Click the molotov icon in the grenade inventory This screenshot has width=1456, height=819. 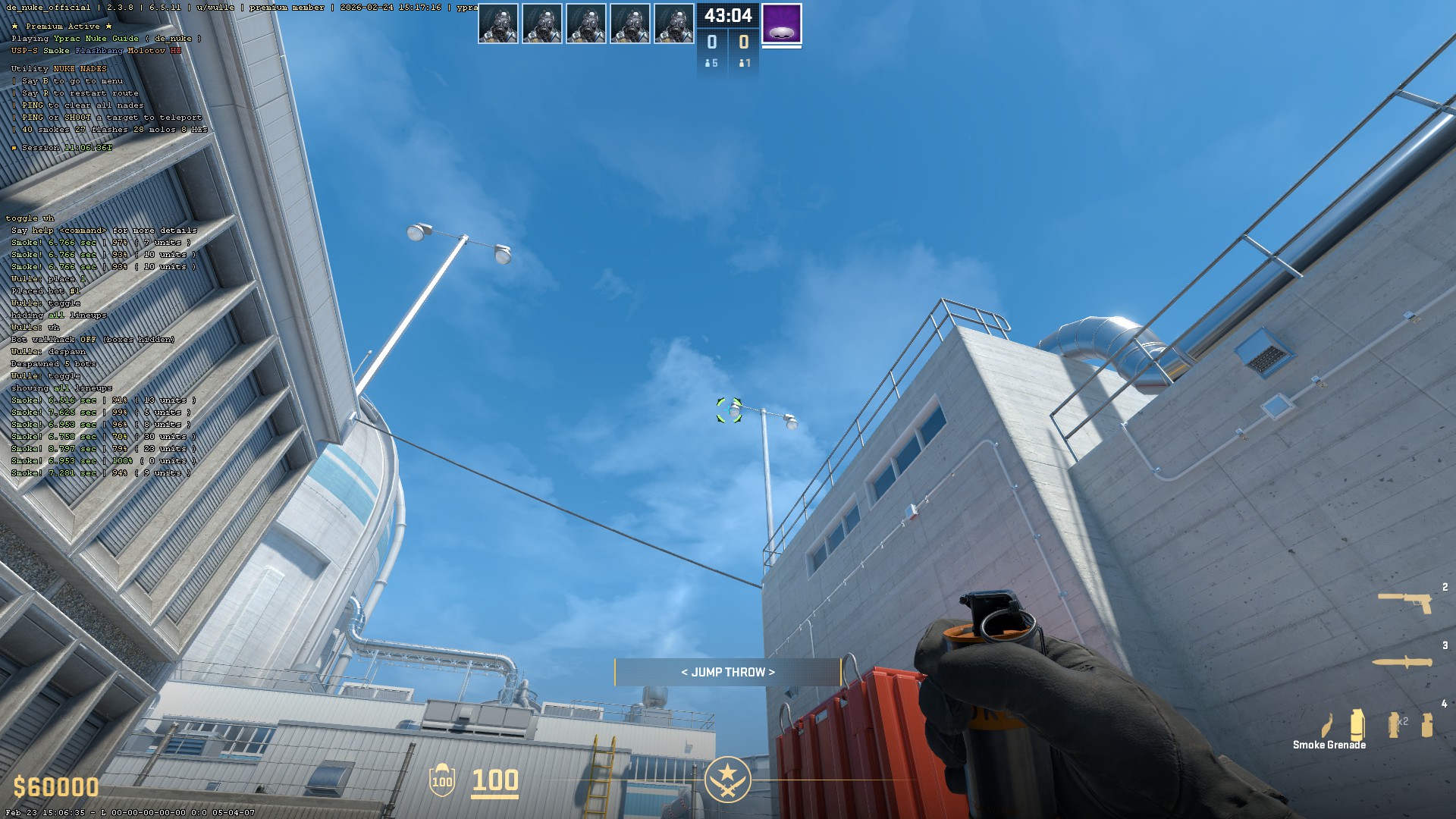tap(1327, 726)
